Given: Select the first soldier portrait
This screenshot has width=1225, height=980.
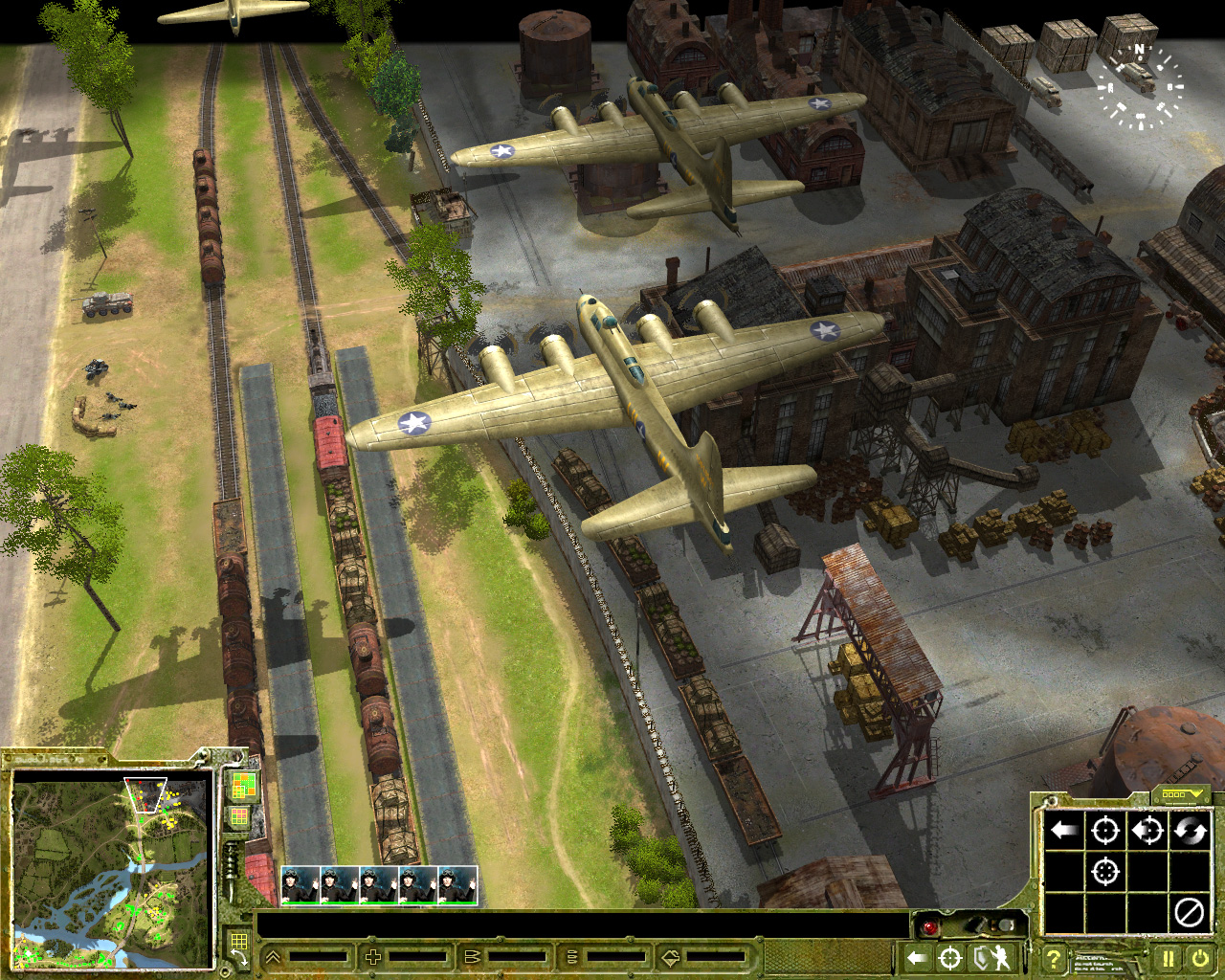Looking at the screenshot, I should point(301,884).
